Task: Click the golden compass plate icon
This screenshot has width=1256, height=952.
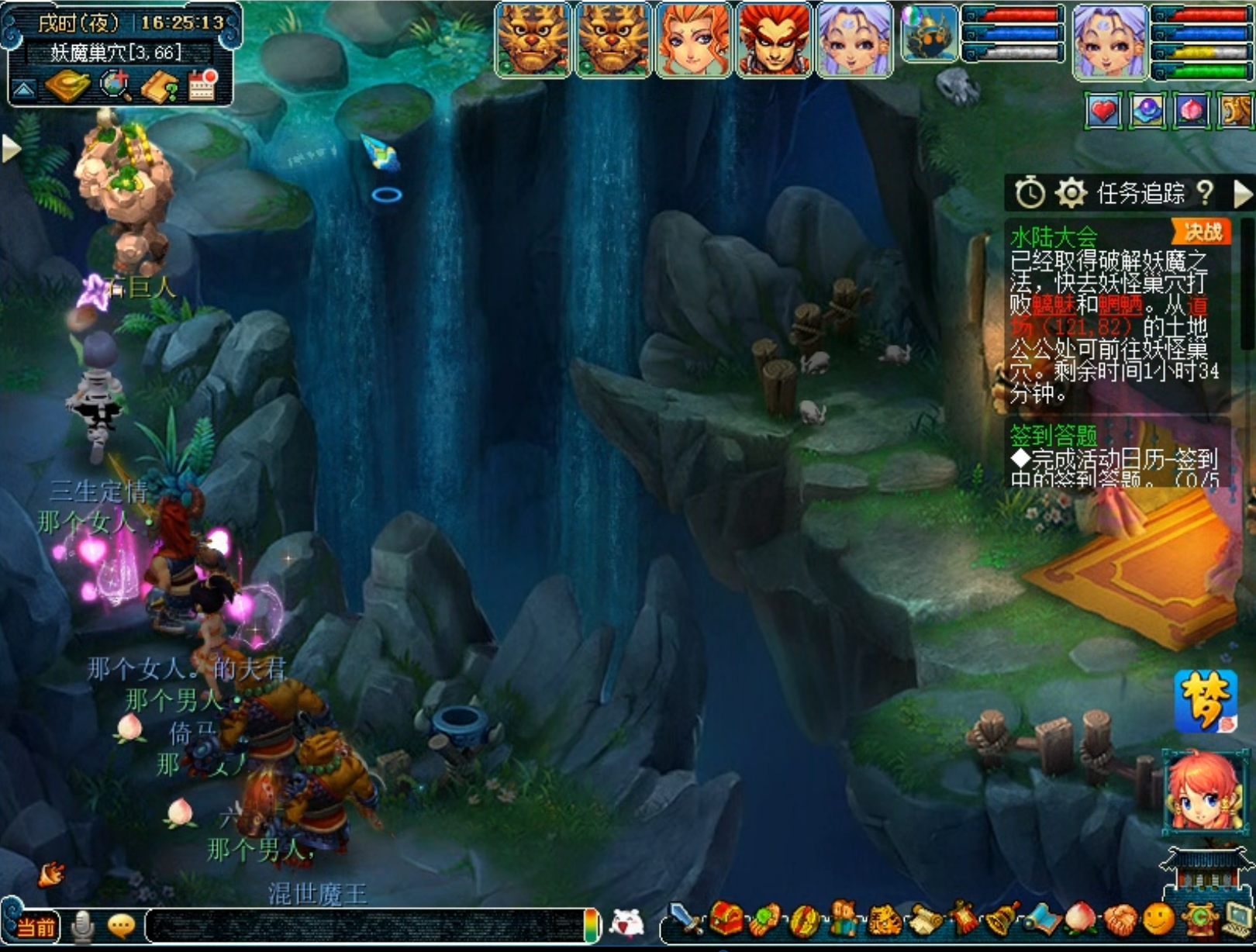Action: coord(68,86)
